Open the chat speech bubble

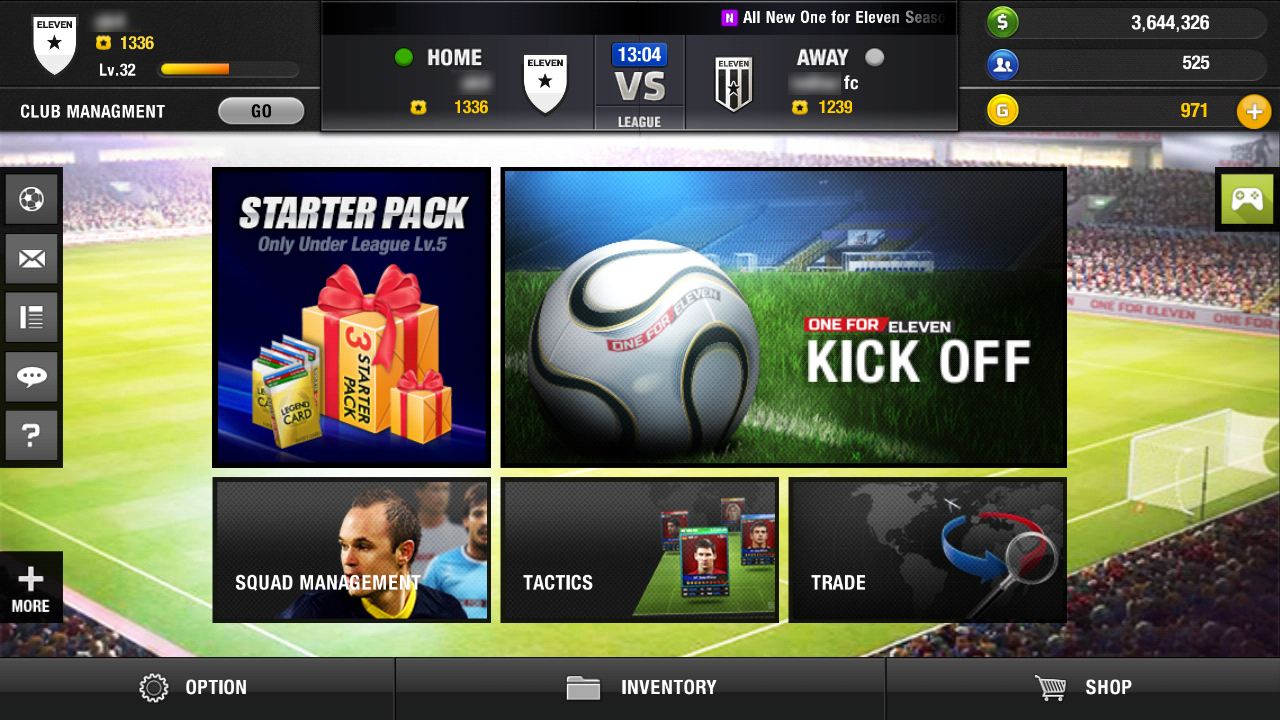click(x=31, y=377)
